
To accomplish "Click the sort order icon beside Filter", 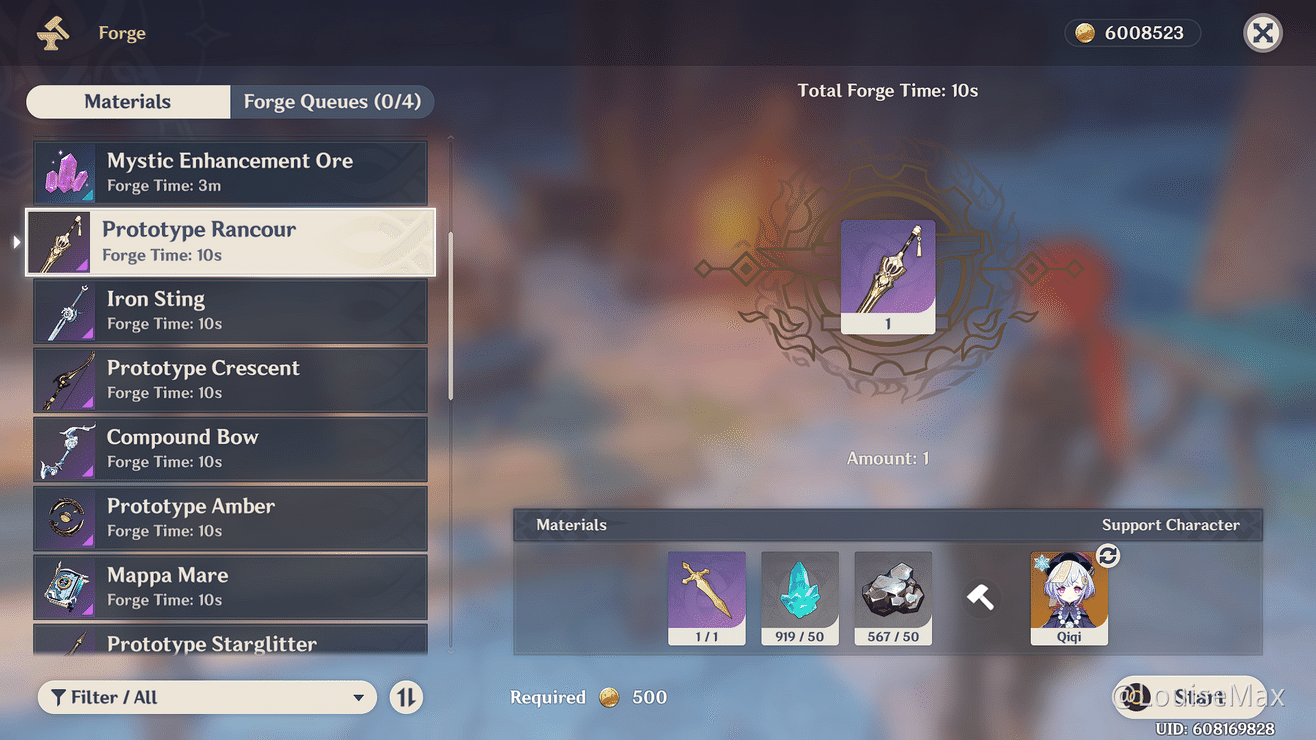I will (x=406, y=697).
